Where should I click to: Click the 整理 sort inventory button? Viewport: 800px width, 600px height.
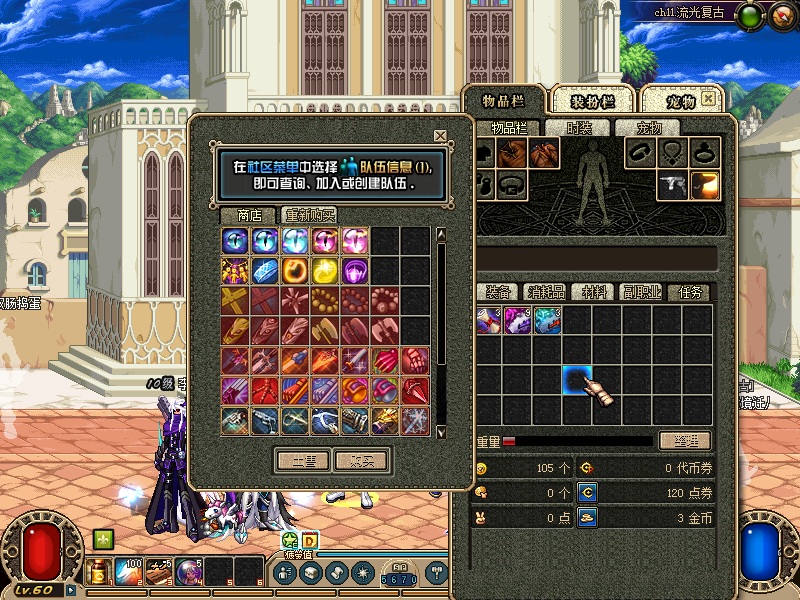tap(684, 440)
